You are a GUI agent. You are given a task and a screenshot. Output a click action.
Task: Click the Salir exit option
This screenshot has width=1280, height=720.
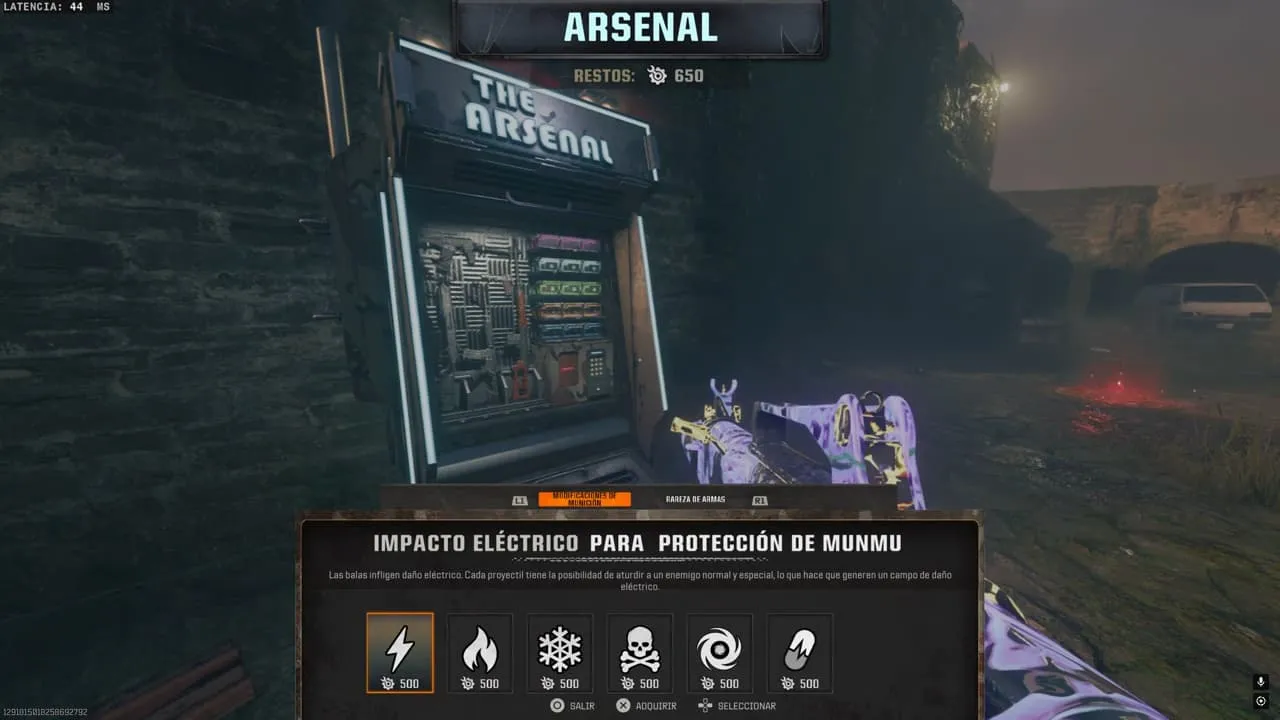point(572,706)
